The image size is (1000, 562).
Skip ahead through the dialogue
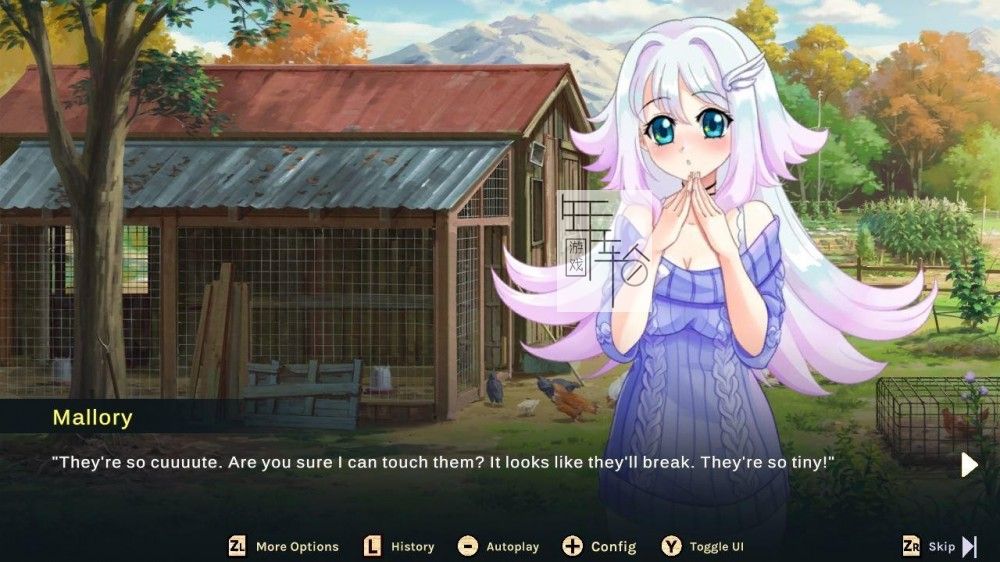940,547
